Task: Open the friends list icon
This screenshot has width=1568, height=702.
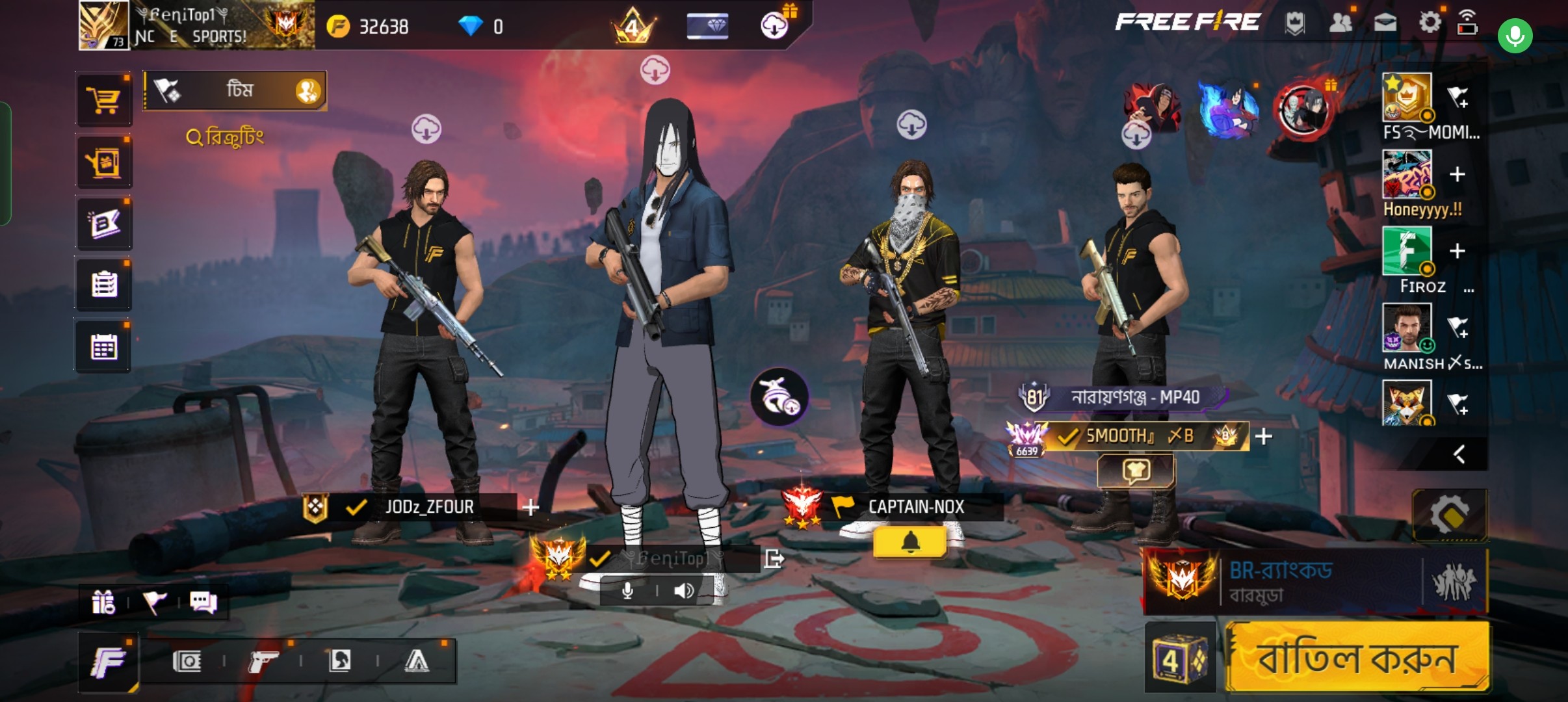Action: pyautogui.click(x=1340, y=23)
